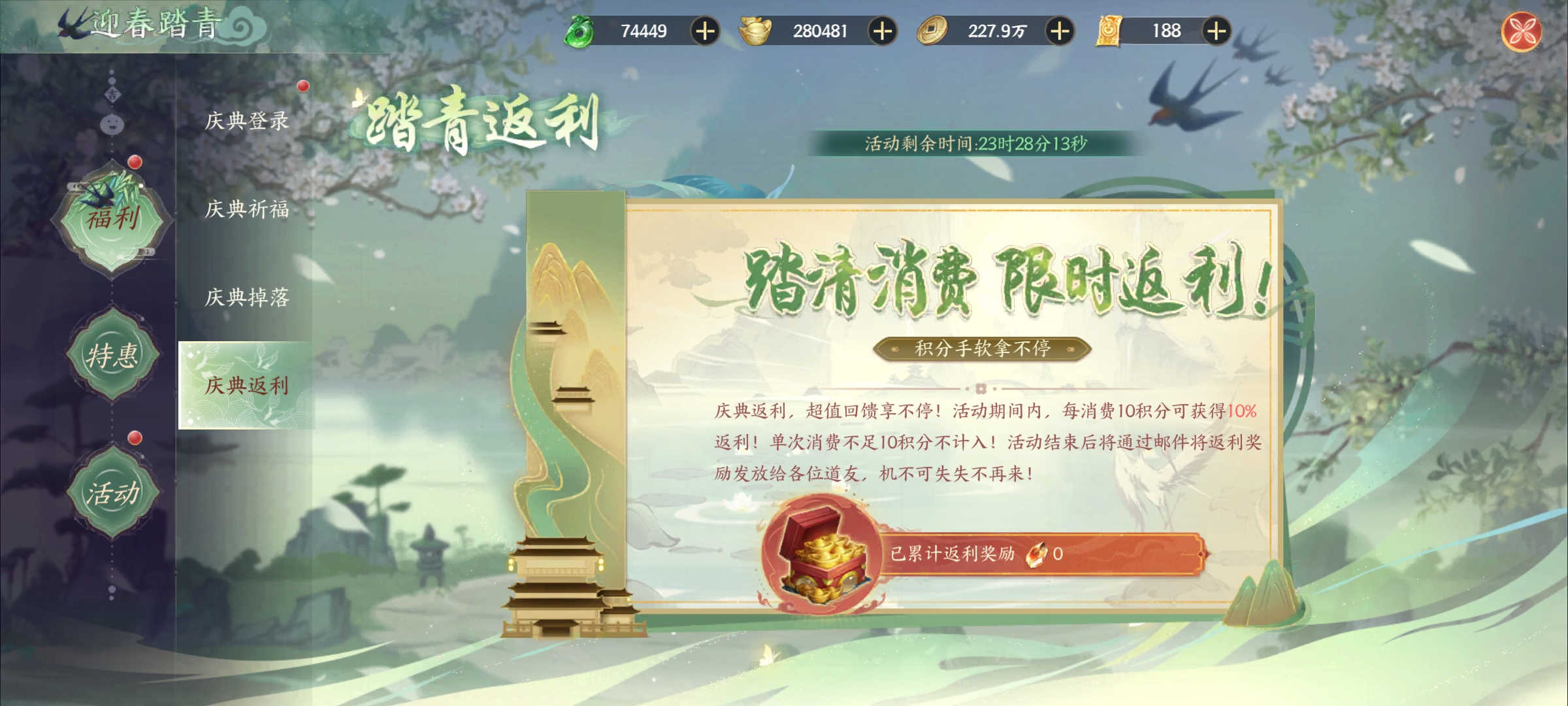Open the 庆典登录 festival login tab

(x=246, y=121)
